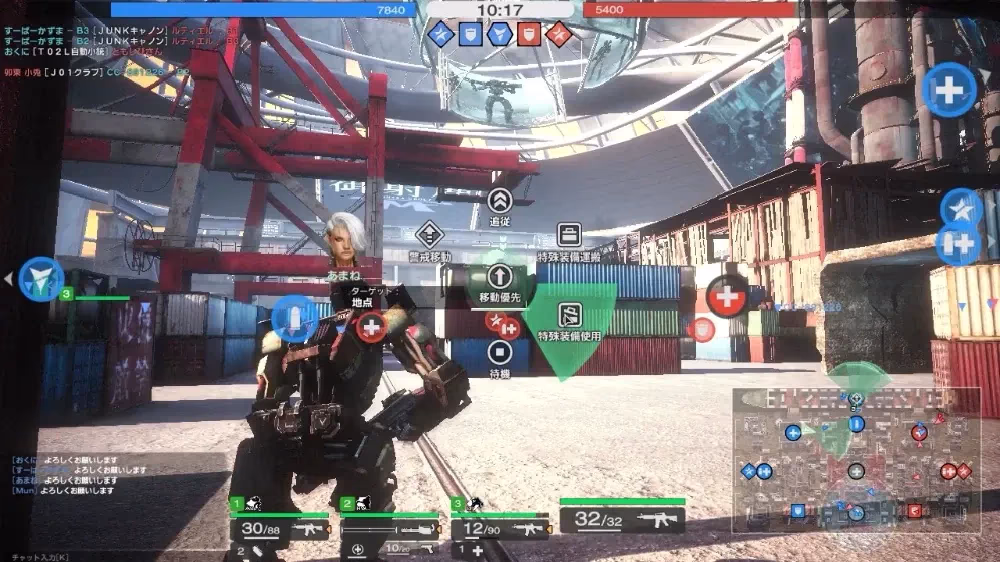This screenshot has height=562, width=1000.
Task: Select the 特殊装備運搬 carry equipment command
Action: coord(569,236)
